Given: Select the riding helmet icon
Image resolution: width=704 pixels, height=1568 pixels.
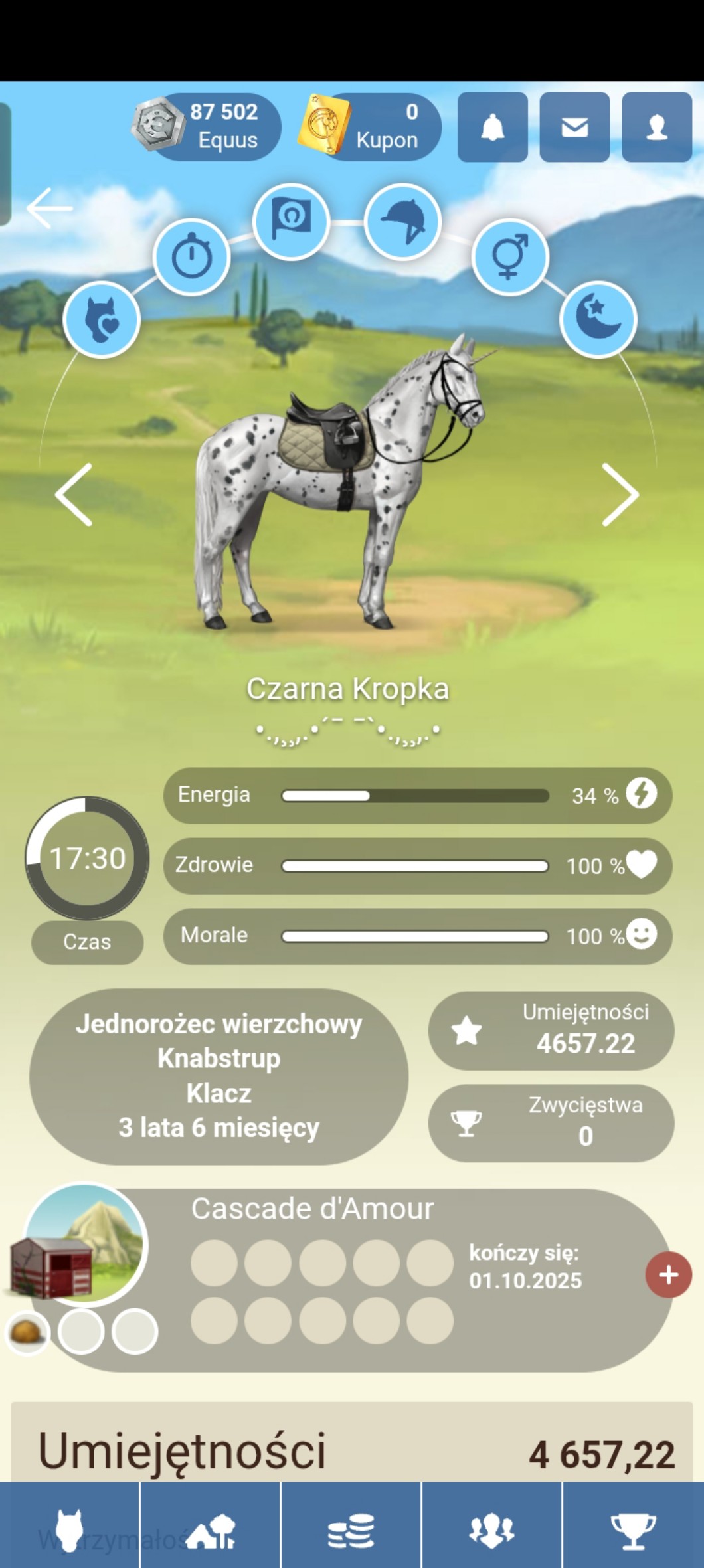Looking at the screenshot, I should coord(403,221).
